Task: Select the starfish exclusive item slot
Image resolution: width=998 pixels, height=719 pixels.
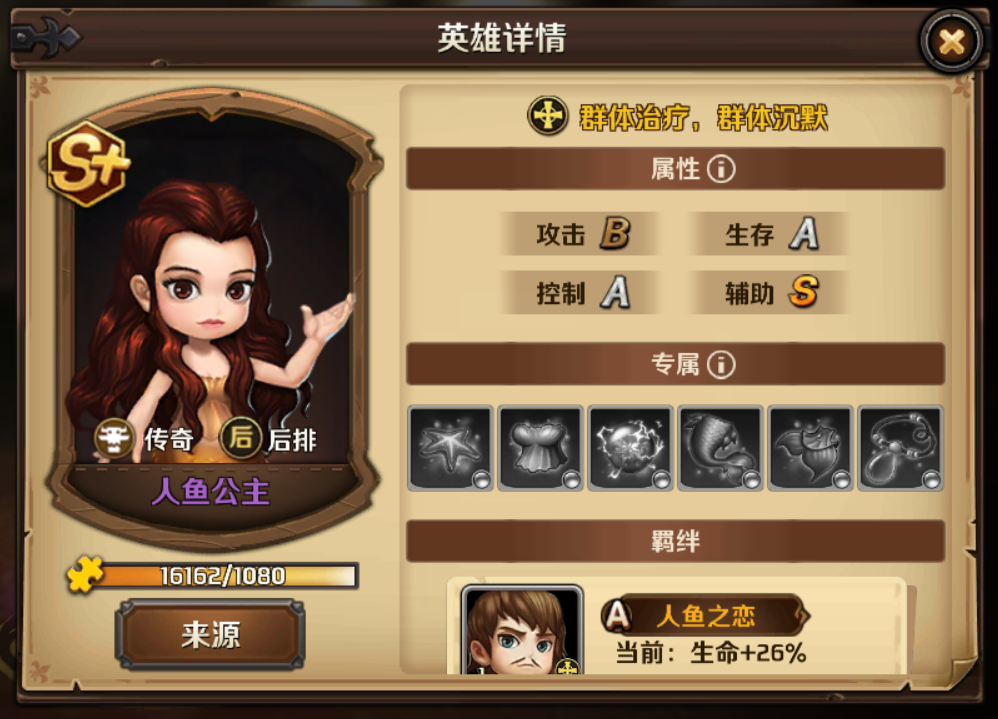Action: (x=450, y=447)
